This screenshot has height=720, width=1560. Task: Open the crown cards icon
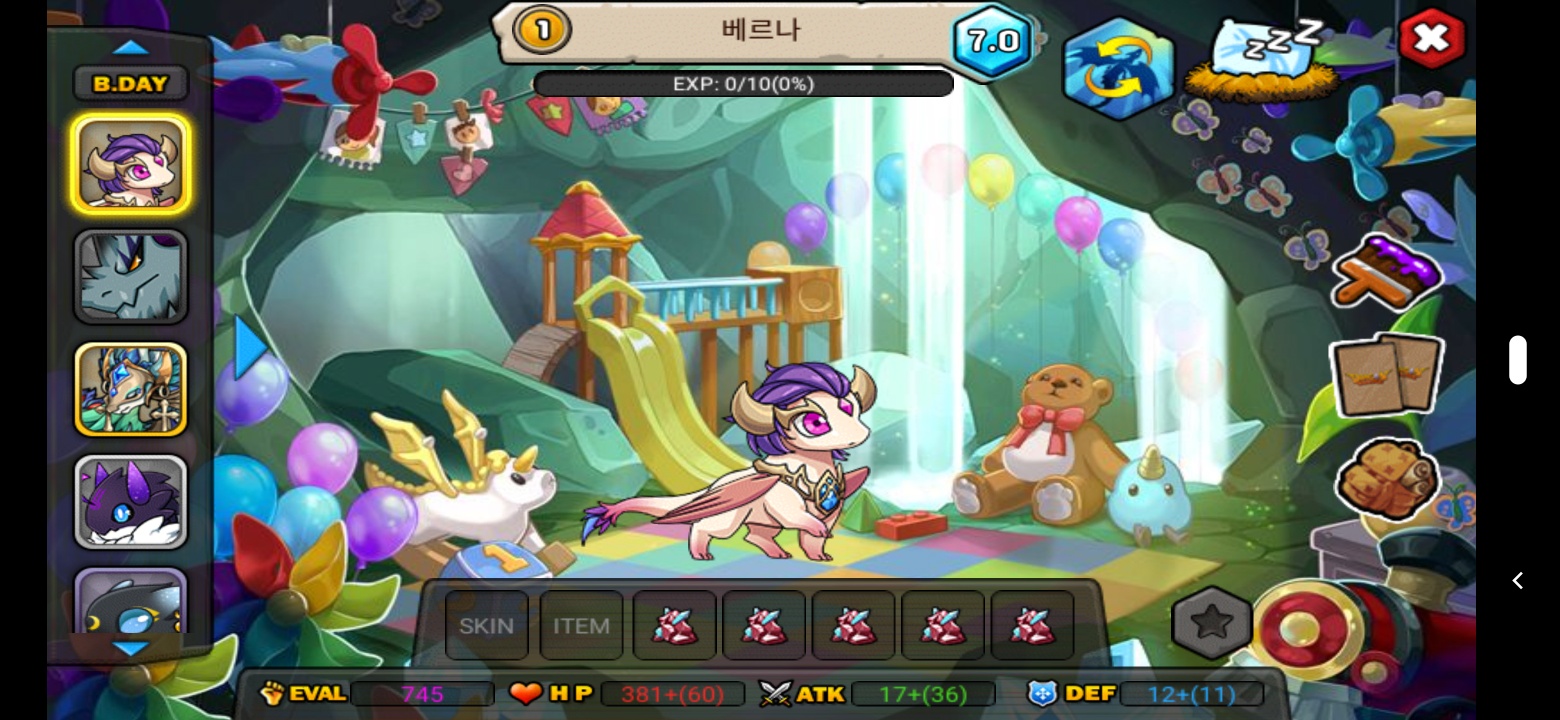1386,375
